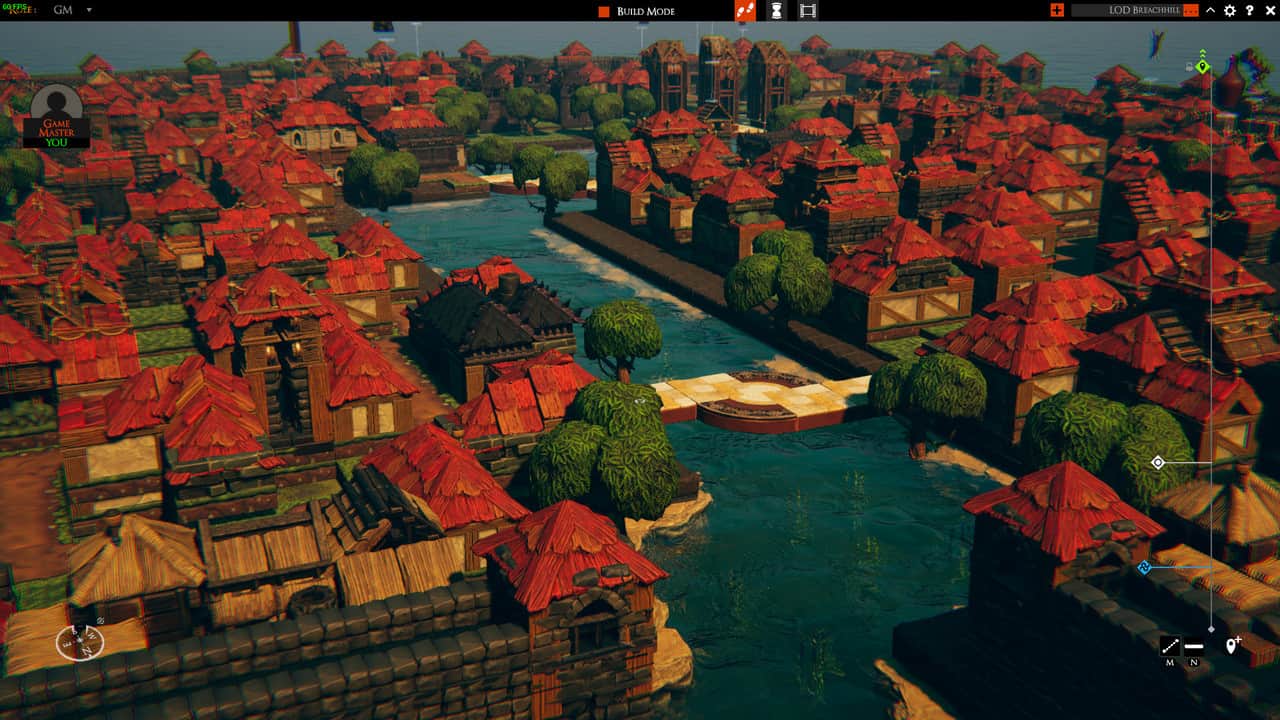Viewport: 1280px width, 720px height.
Task: Select the white diamond height slider handle
Action: [1158, 463]
